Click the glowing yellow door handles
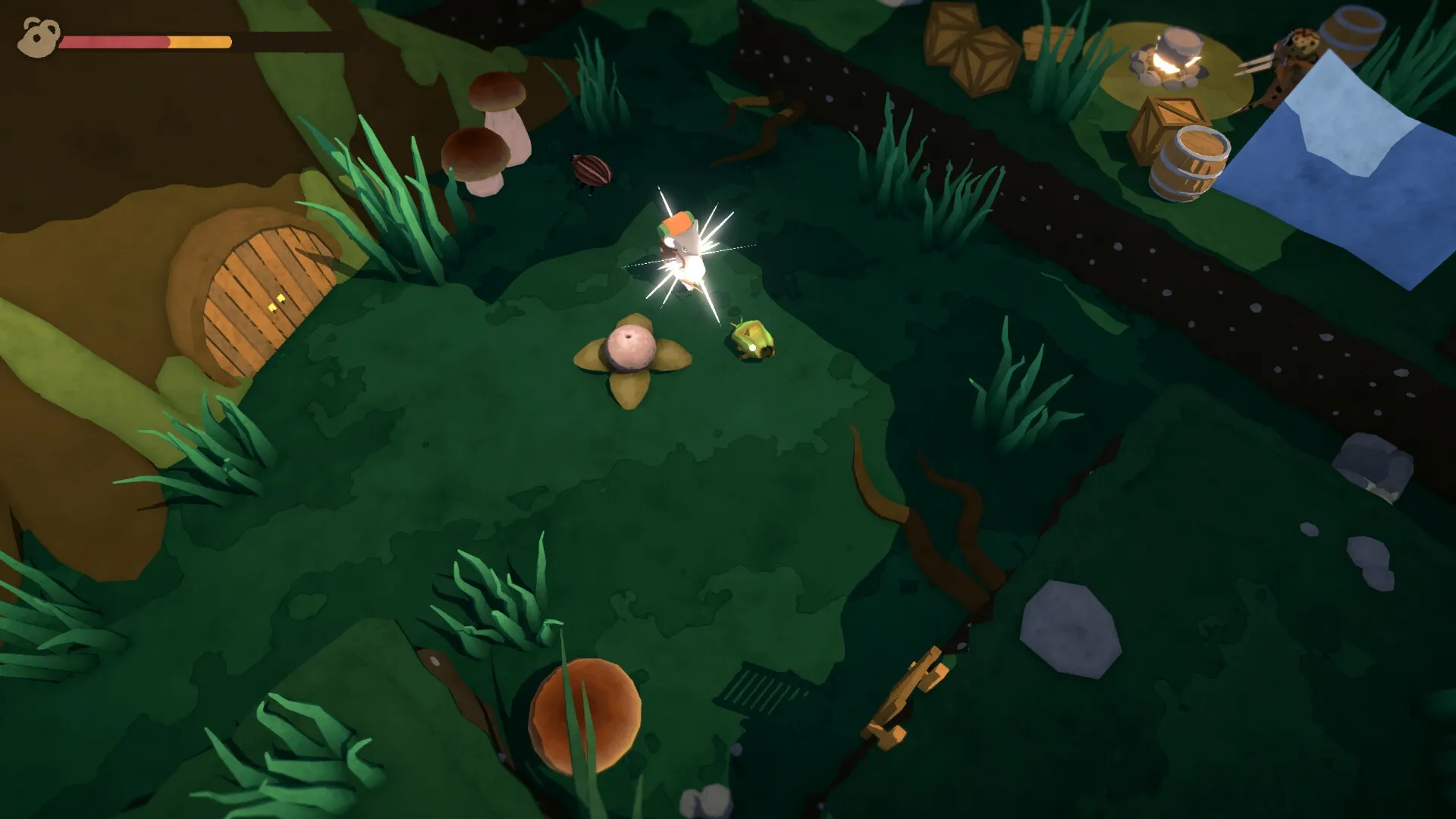The image size is (1456, 819). tap(278, 302)
